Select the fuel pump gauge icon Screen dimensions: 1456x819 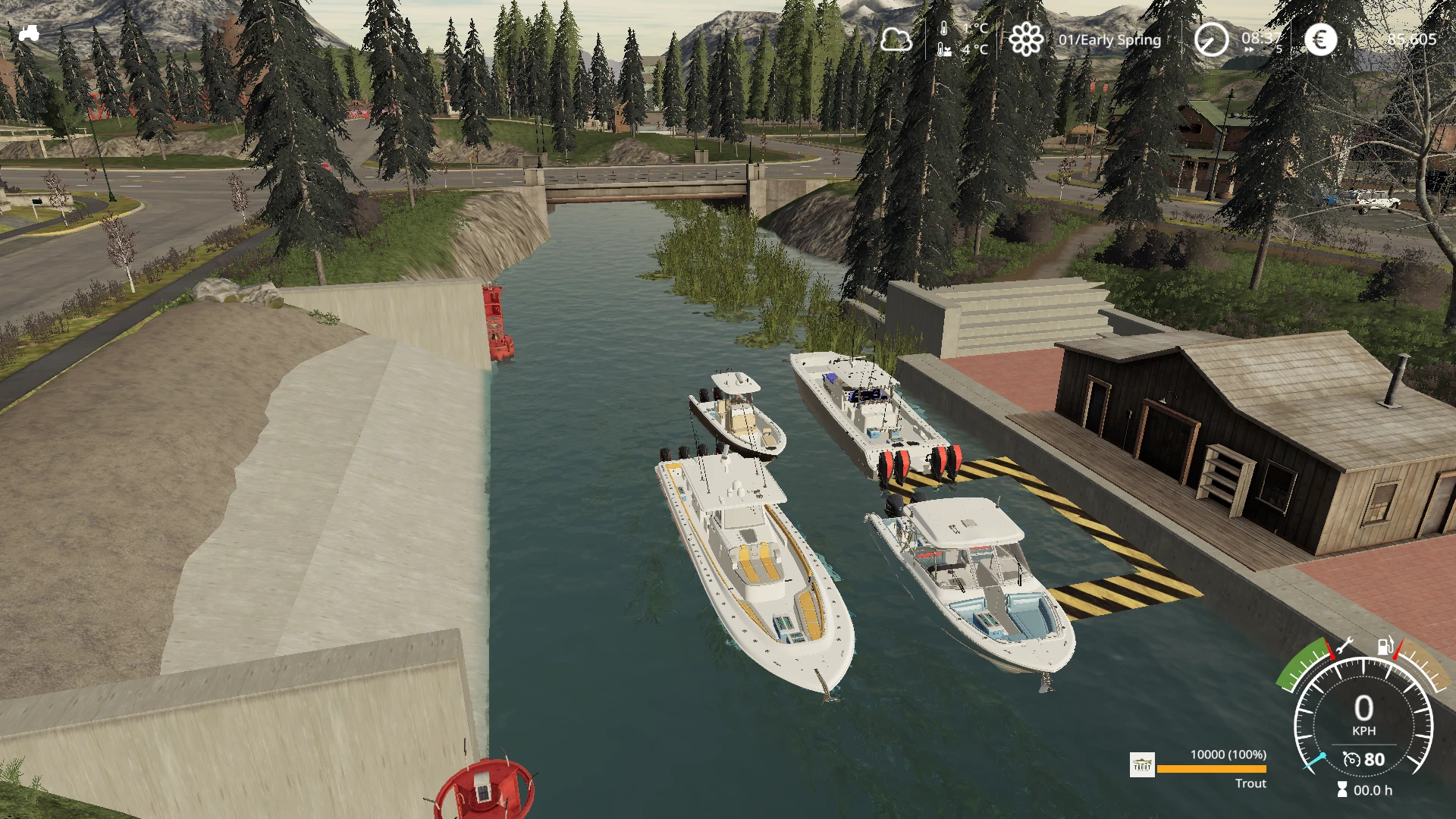(x=1385, y=646)
